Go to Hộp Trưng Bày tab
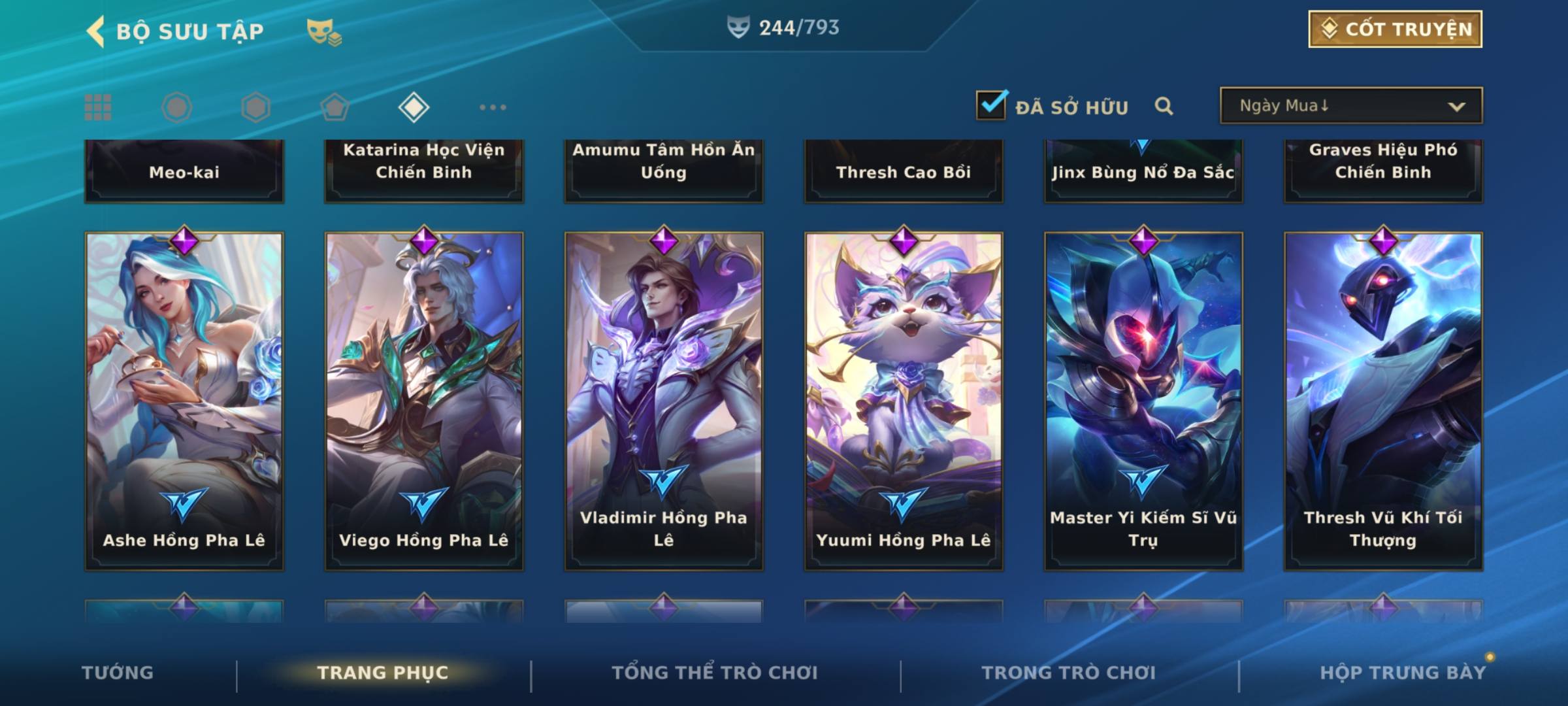Screen dimensions: 1568x706 click(x=1403, y=673)
